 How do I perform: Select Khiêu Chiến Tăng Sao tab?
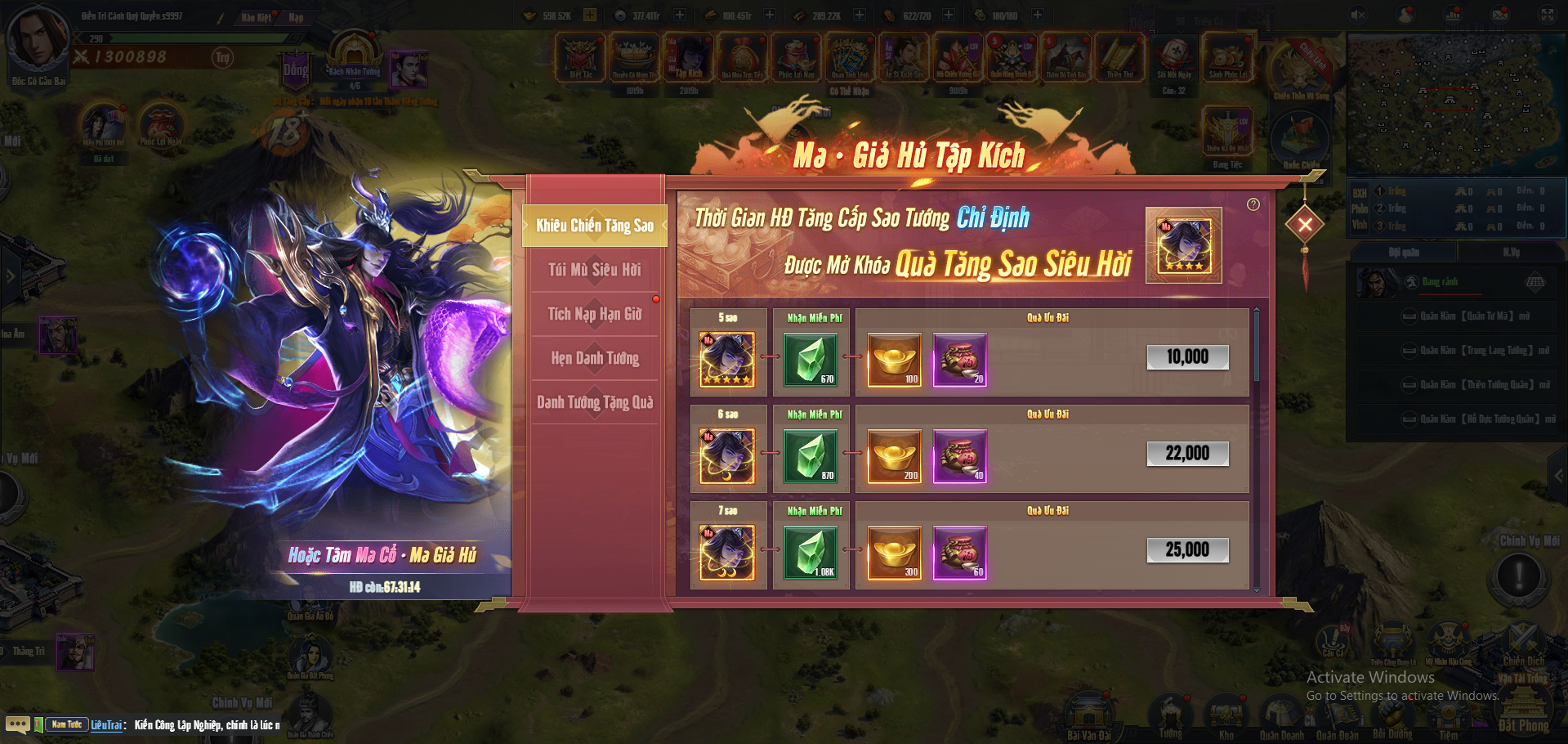tap(594, 226)
